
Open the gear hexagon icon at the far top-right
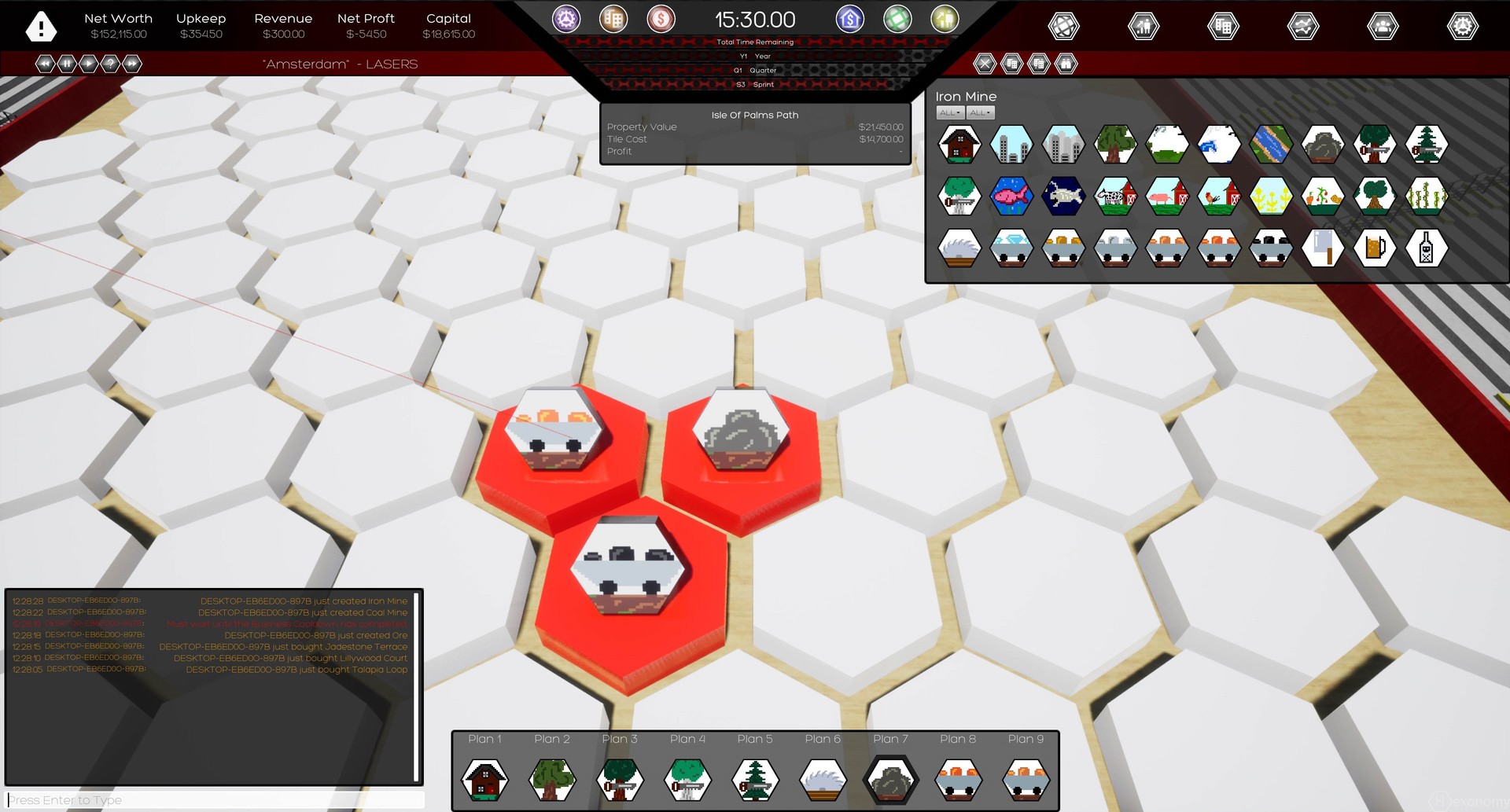[1462, 26]
